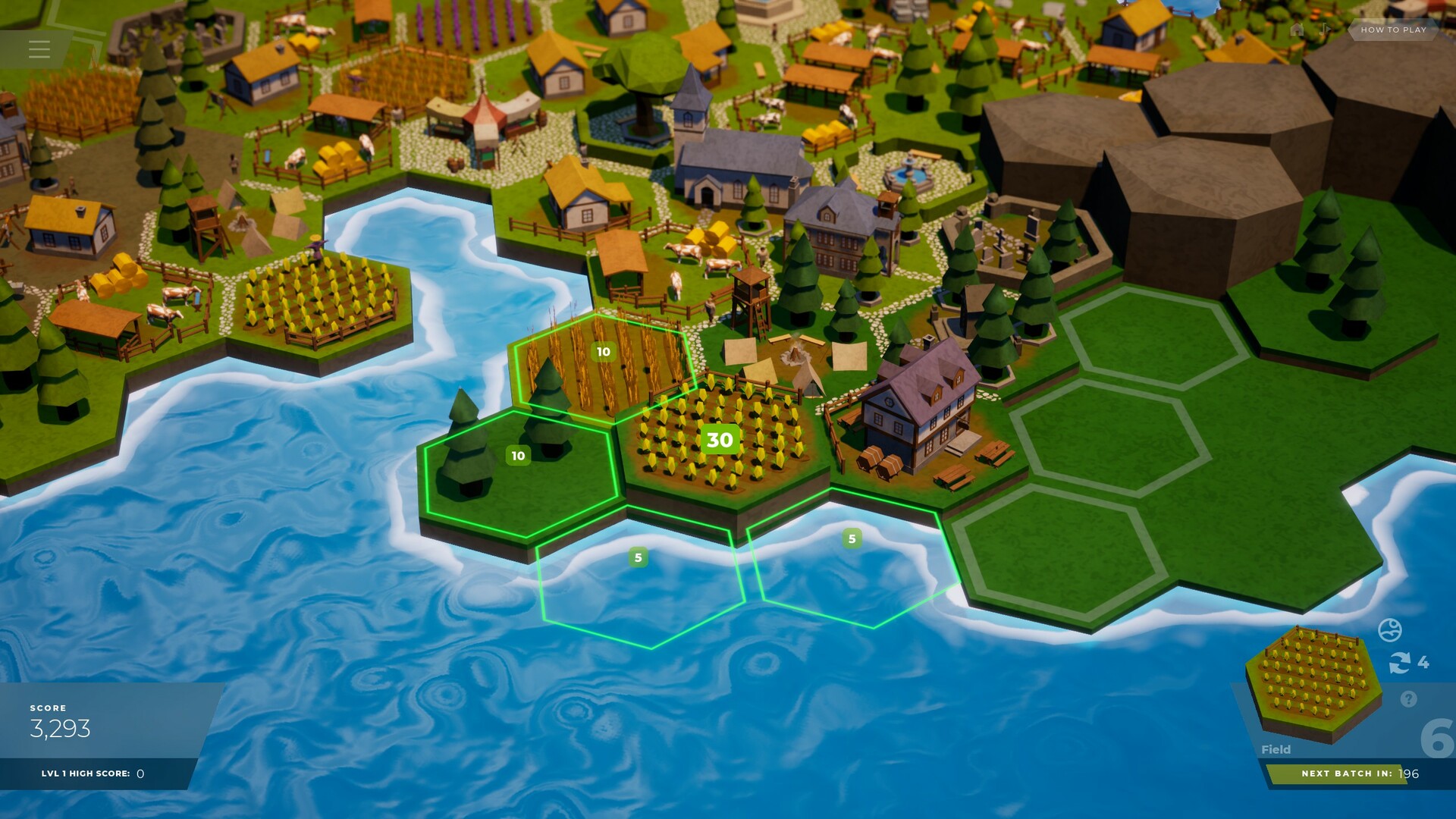Click the green 30 score badge
The image size is (1456, 819).
pyautogui.click(x=719, y=438)
